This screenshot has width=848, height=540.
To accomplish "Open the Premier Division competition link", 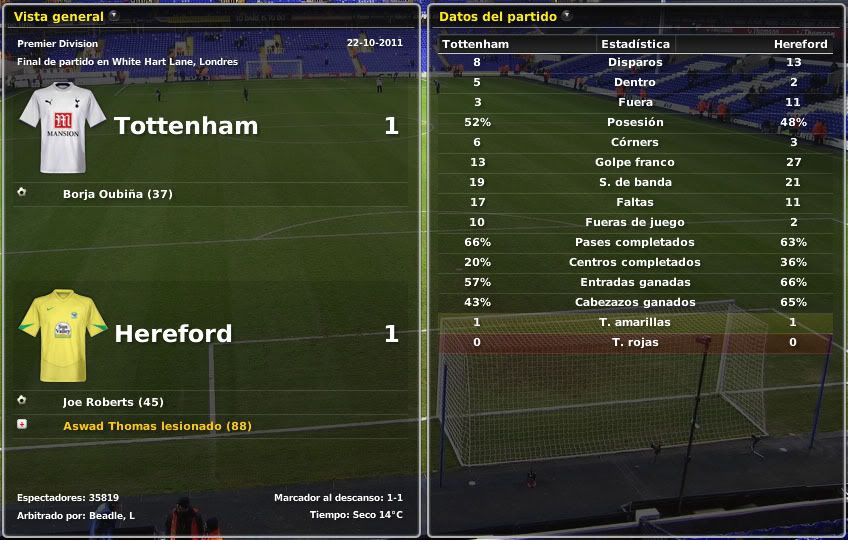I will (x=58, y=44).
